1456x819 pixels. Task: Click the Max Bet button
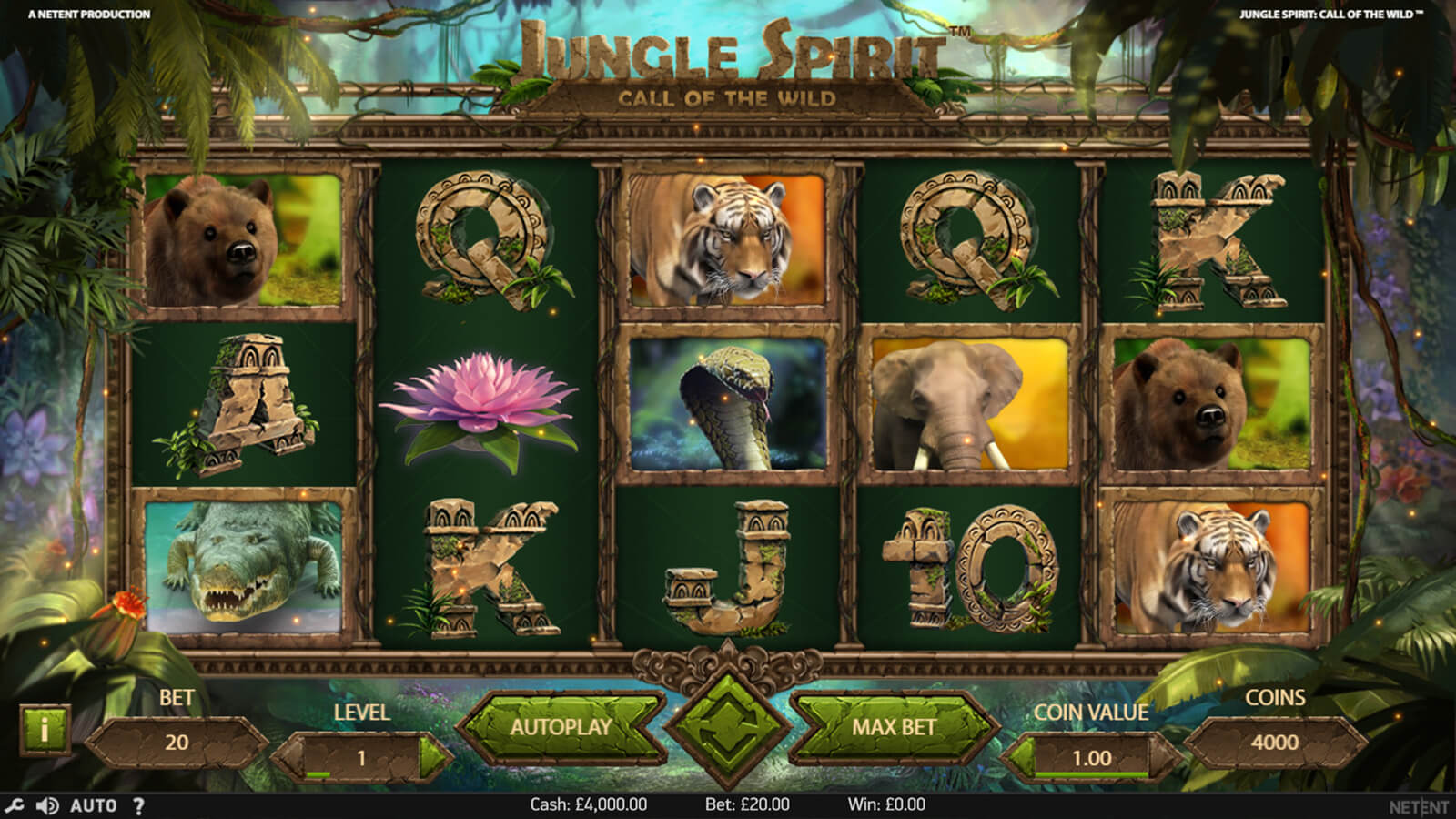(893, 727)
